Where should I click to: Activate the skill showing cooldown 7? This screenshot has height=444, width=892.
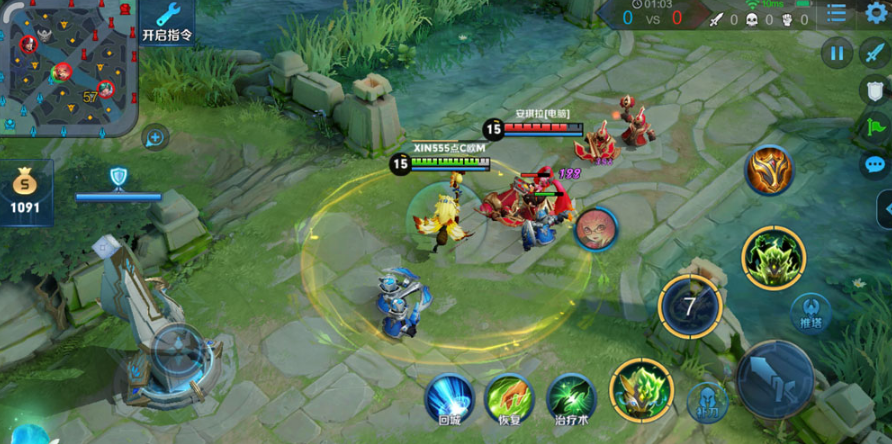coord(690,306)
